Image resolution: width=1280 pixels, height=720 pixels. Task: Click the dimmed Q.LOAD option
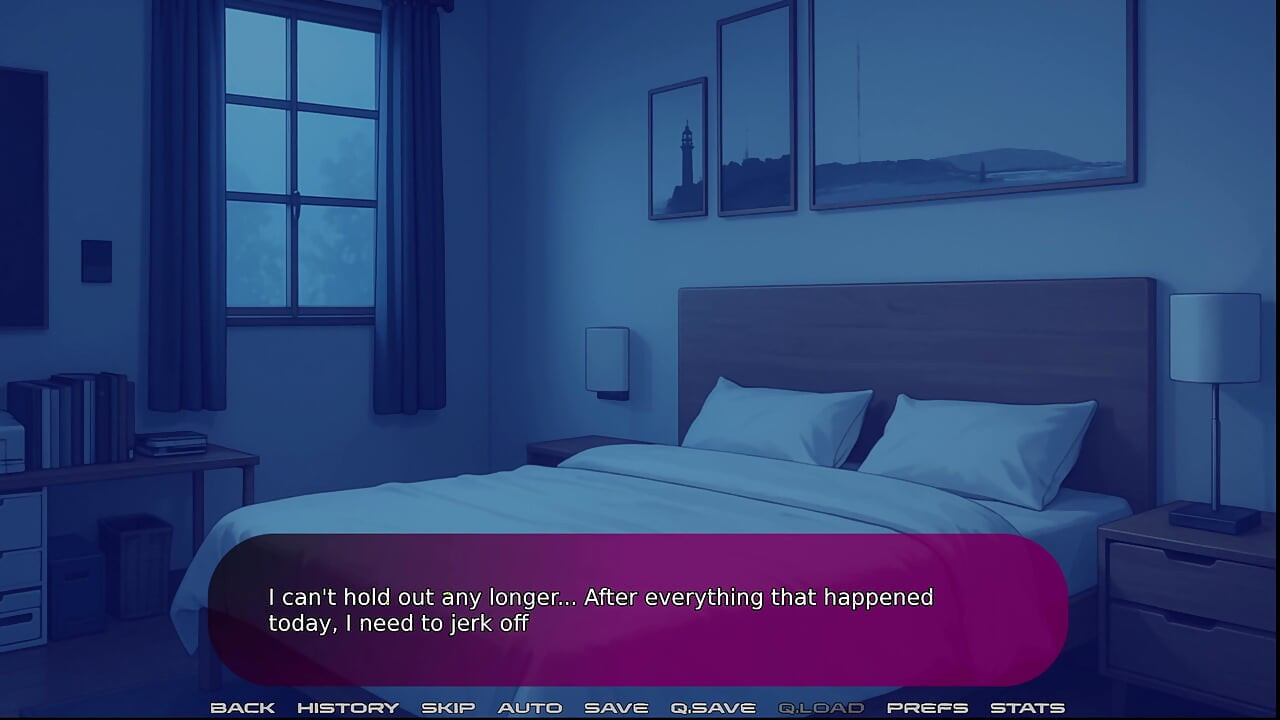(x=822, y=707)
